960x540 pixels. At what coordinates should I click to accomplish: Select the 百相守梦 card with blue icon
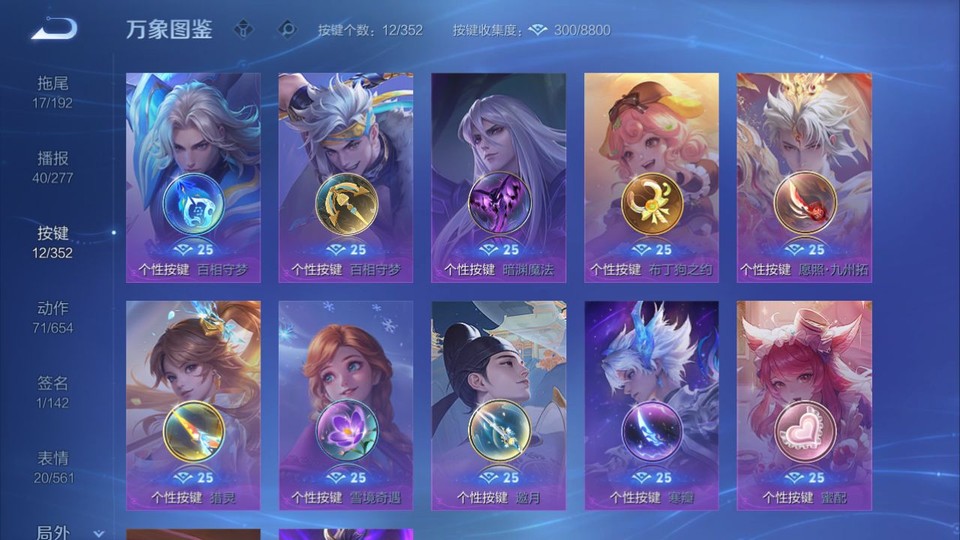(x=193, y=177)
